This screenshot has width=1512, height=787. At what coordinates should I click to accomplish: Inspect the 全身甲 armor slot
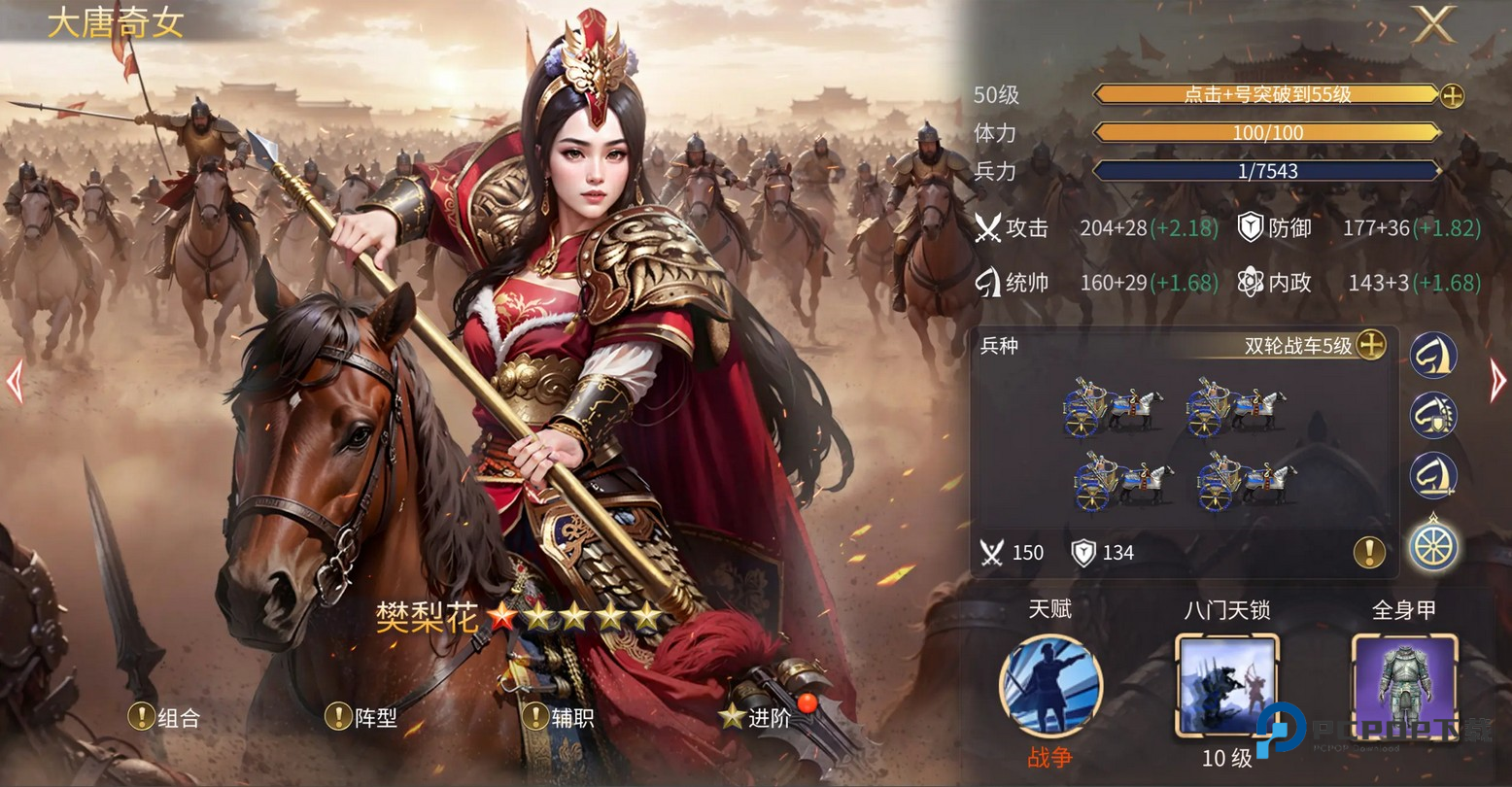click(x=1404, y=685)
